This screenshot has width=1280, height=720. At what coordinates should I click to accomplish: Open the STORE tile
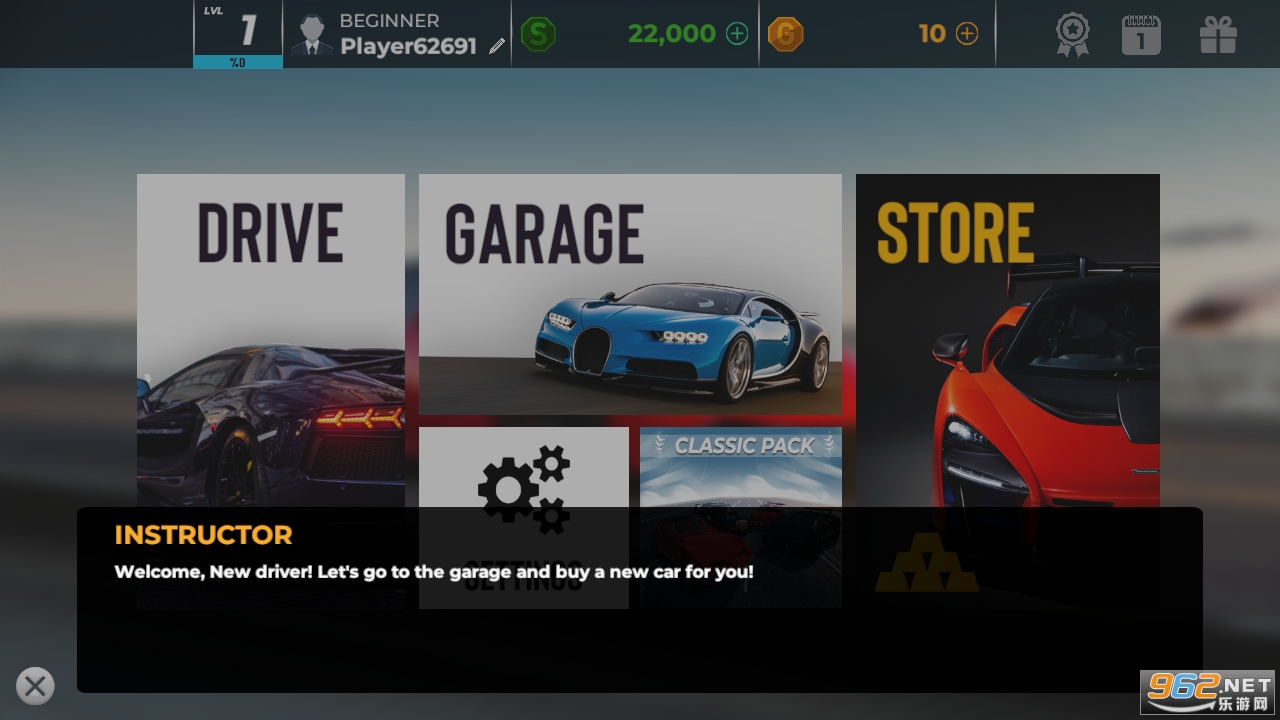[x=1007, y=340]
